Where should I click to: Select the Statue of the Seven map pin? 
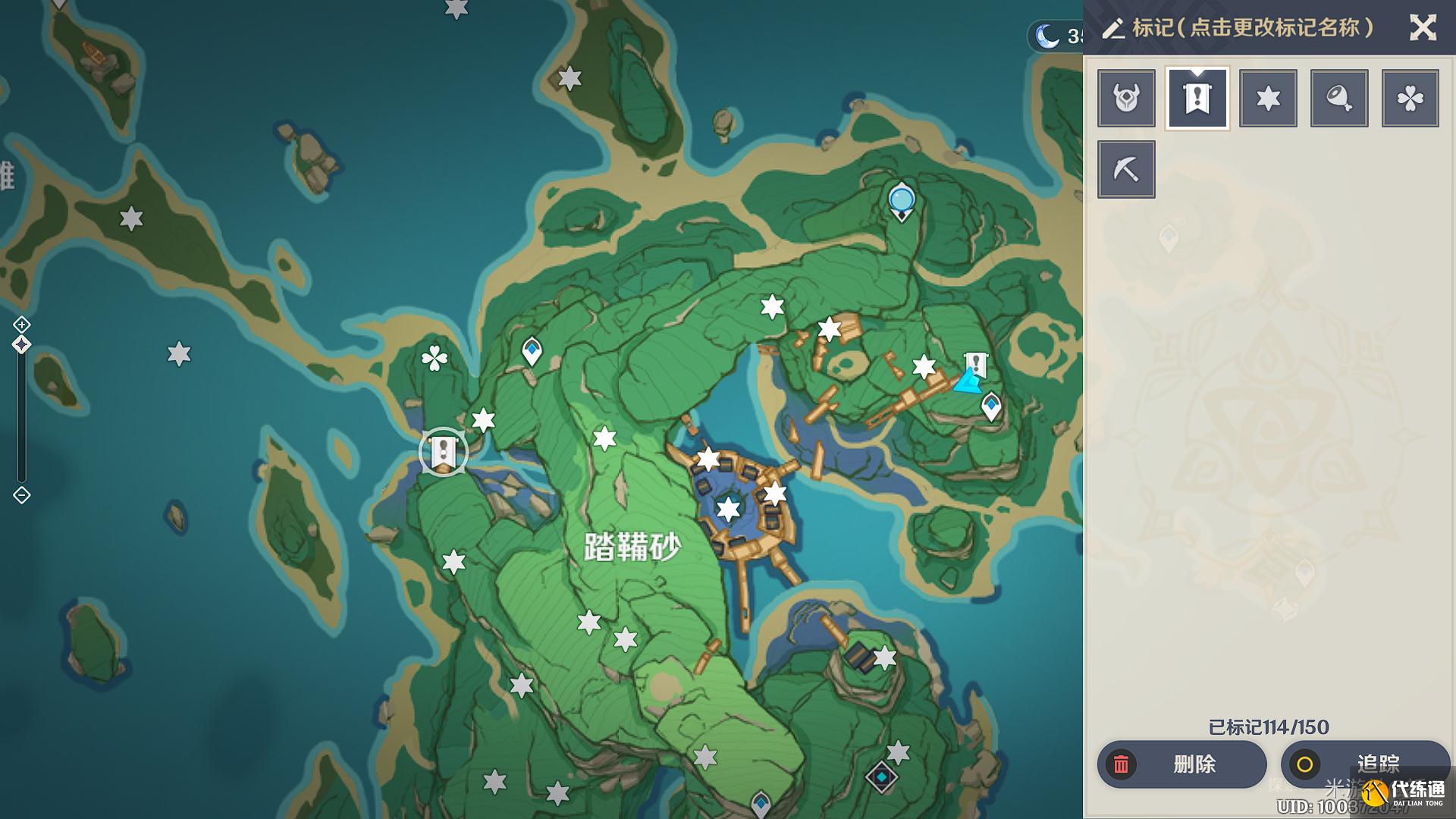pos(901,201)
